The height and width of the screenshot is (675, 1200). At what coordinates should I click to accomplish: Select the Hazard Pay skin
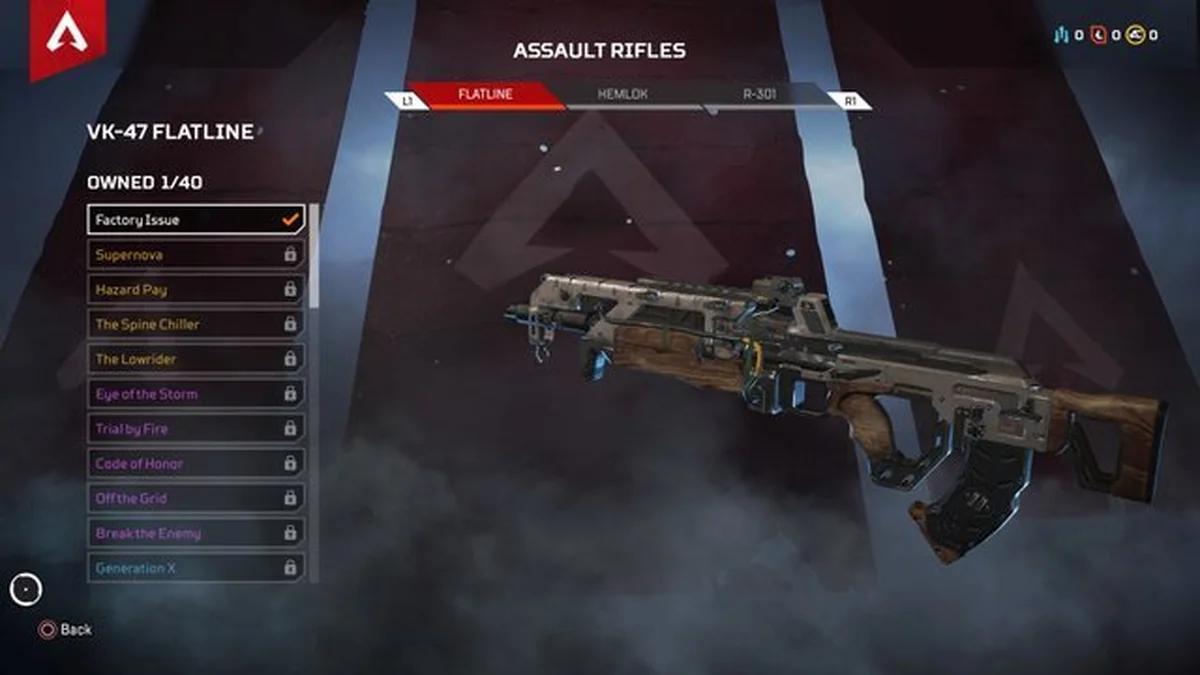[x=196, y=290]
